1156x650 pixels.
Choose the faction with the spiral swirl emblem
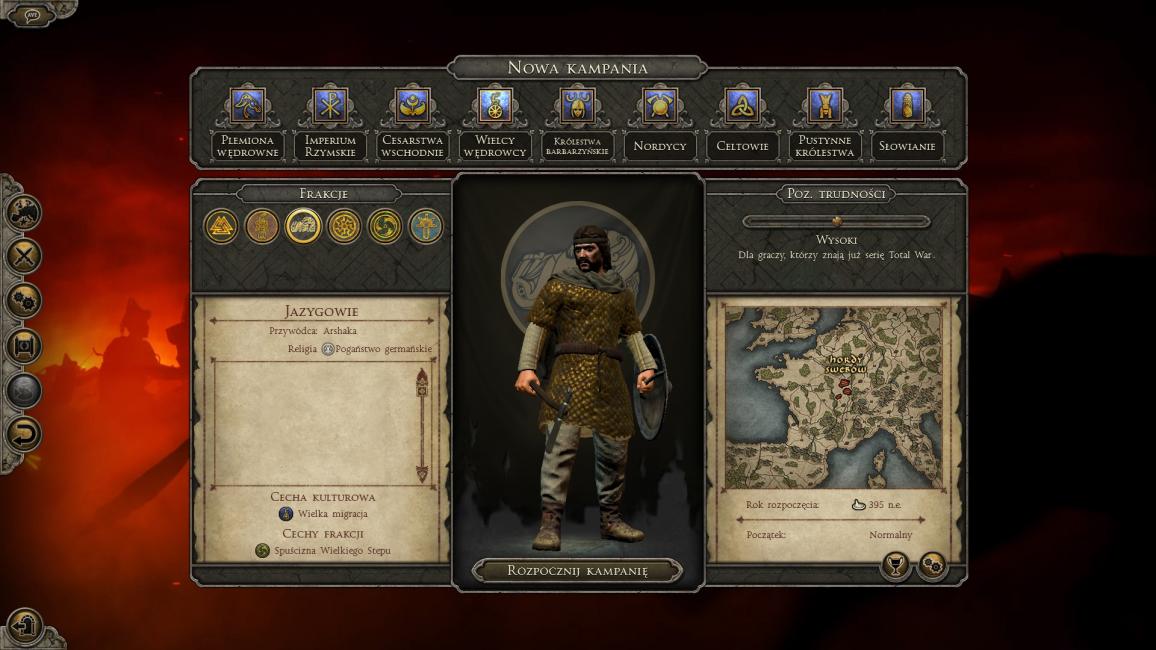385,226
